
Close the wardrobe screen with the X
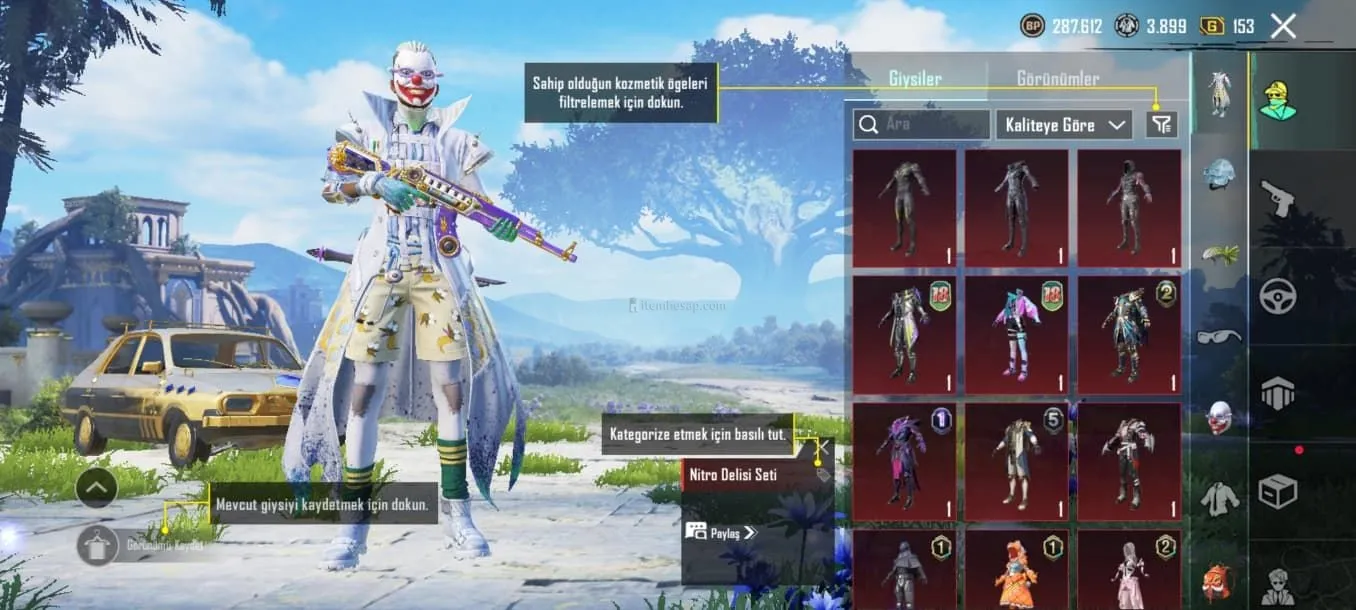1283,27
